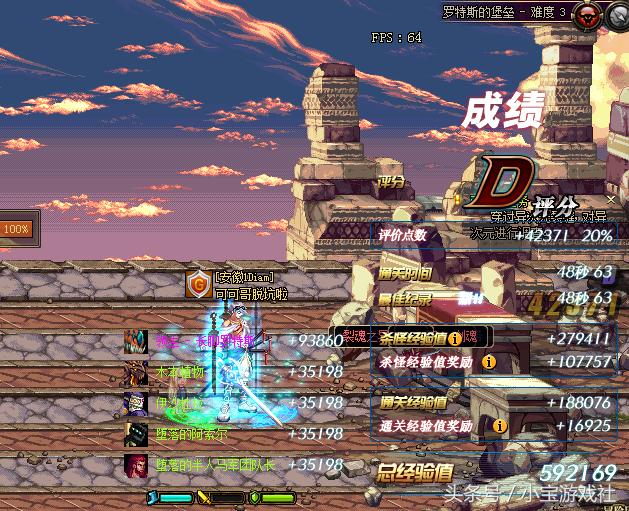Select the 堕落的阿索尔 monster row
Screen dimensions: 629x511
[x=190, y=434]
